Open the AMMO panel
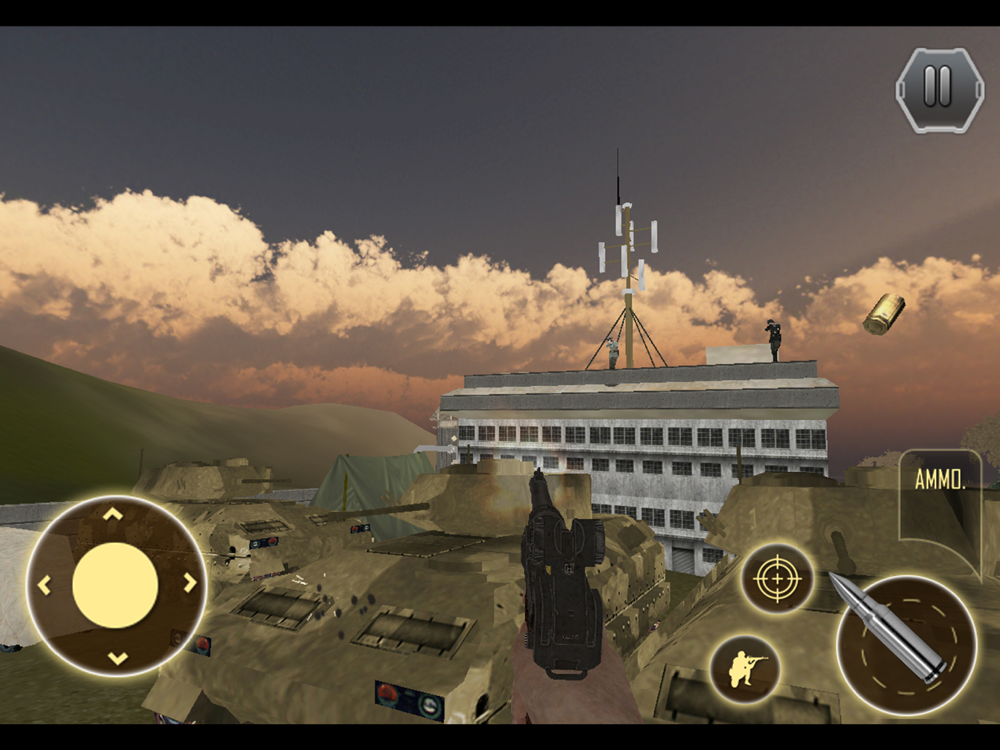 [940, 481]
